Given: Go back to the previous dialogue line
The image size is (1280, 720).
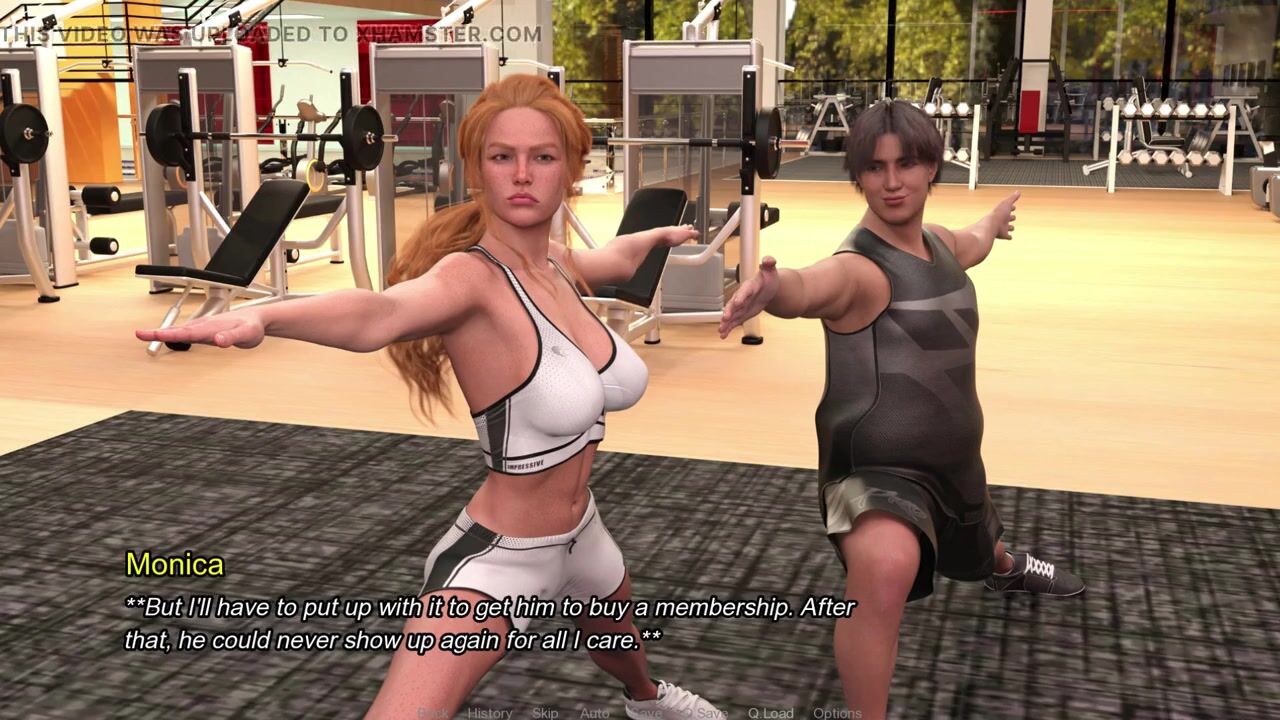Looking at the screenshot, I should pyautogui.click(x=433, y=713).
